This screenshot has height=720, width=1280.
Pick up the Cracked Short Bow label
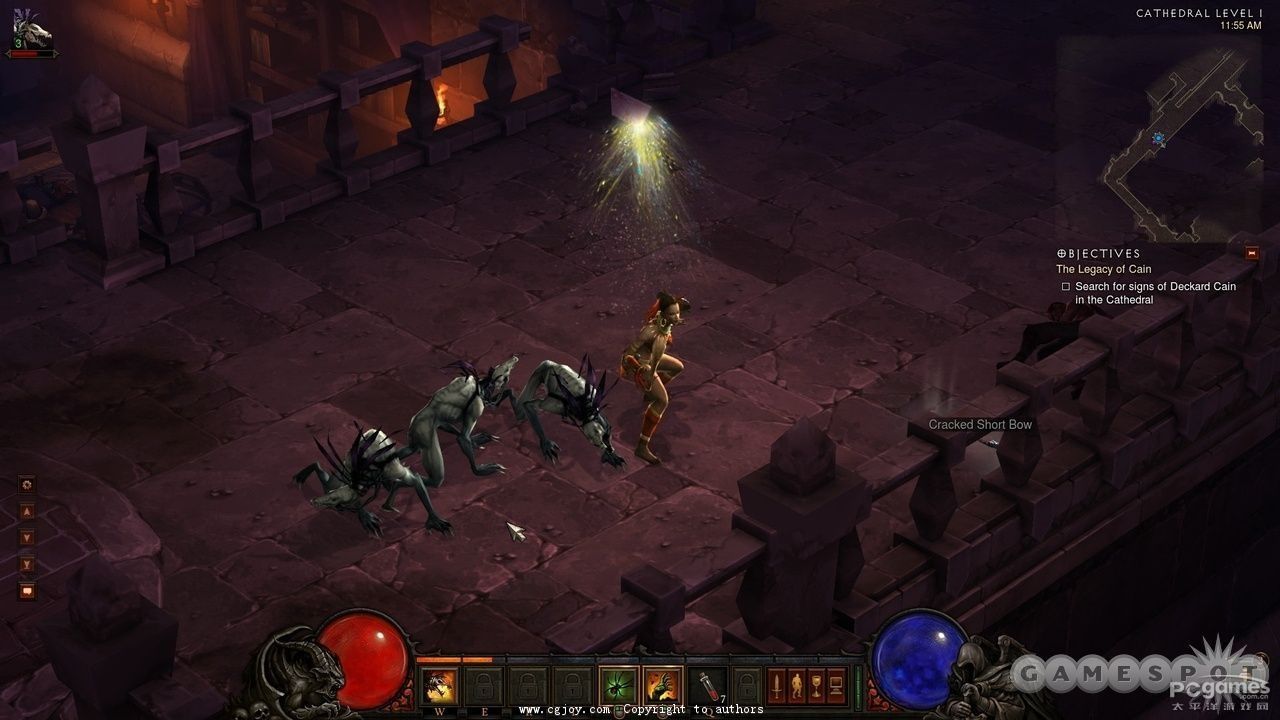tap(980, 425)
